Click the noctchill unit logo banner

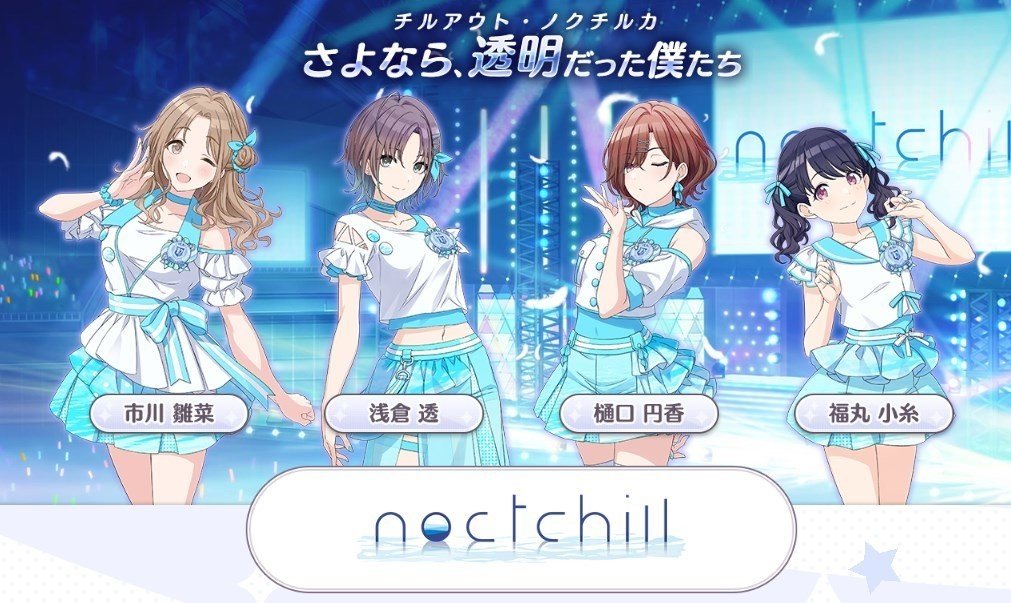tap(520, 527)
